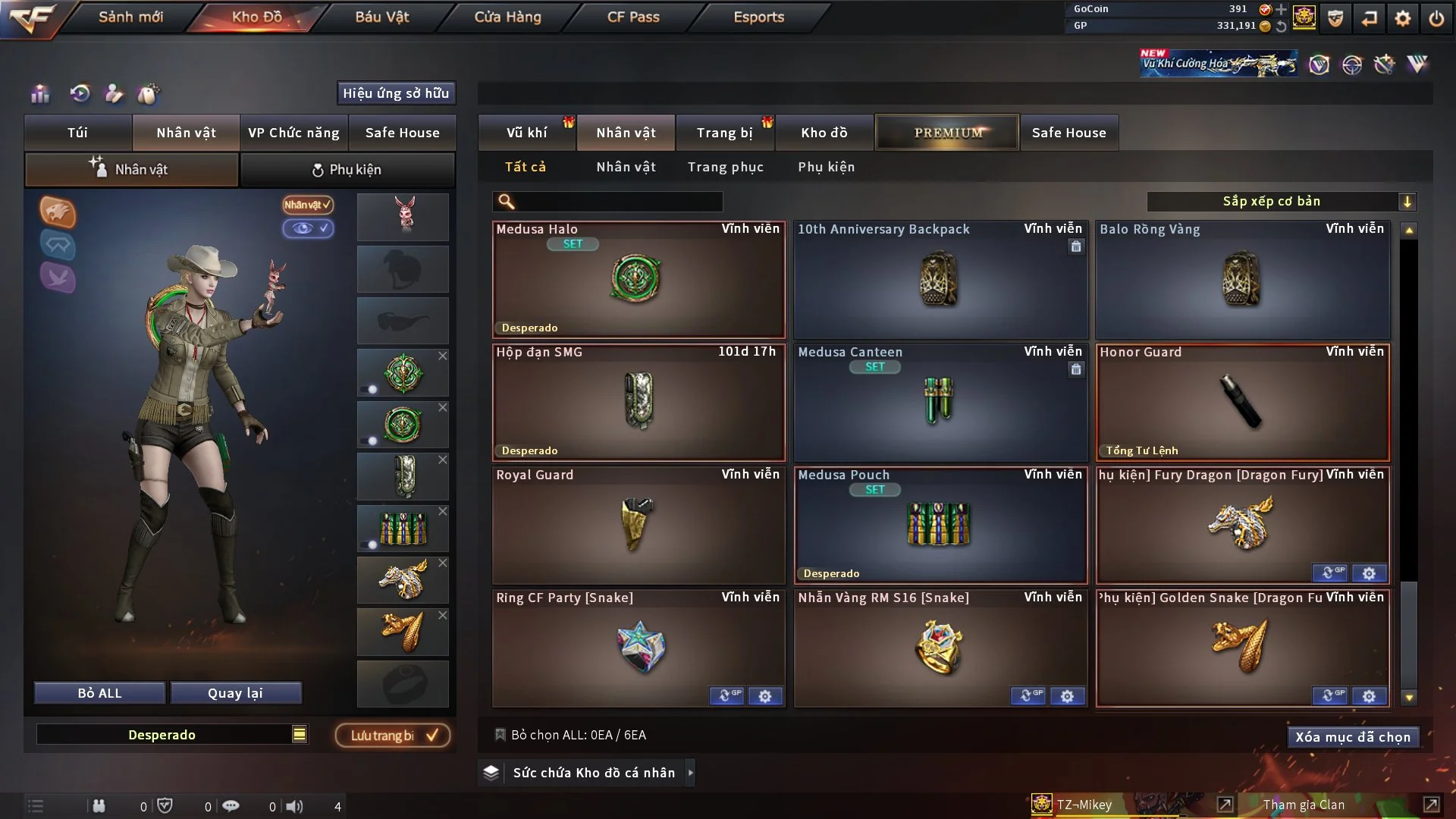Click the wrench upgrade event icon top right
The height and width of the screenshot is (819, 1456).
pos(1383,64)
